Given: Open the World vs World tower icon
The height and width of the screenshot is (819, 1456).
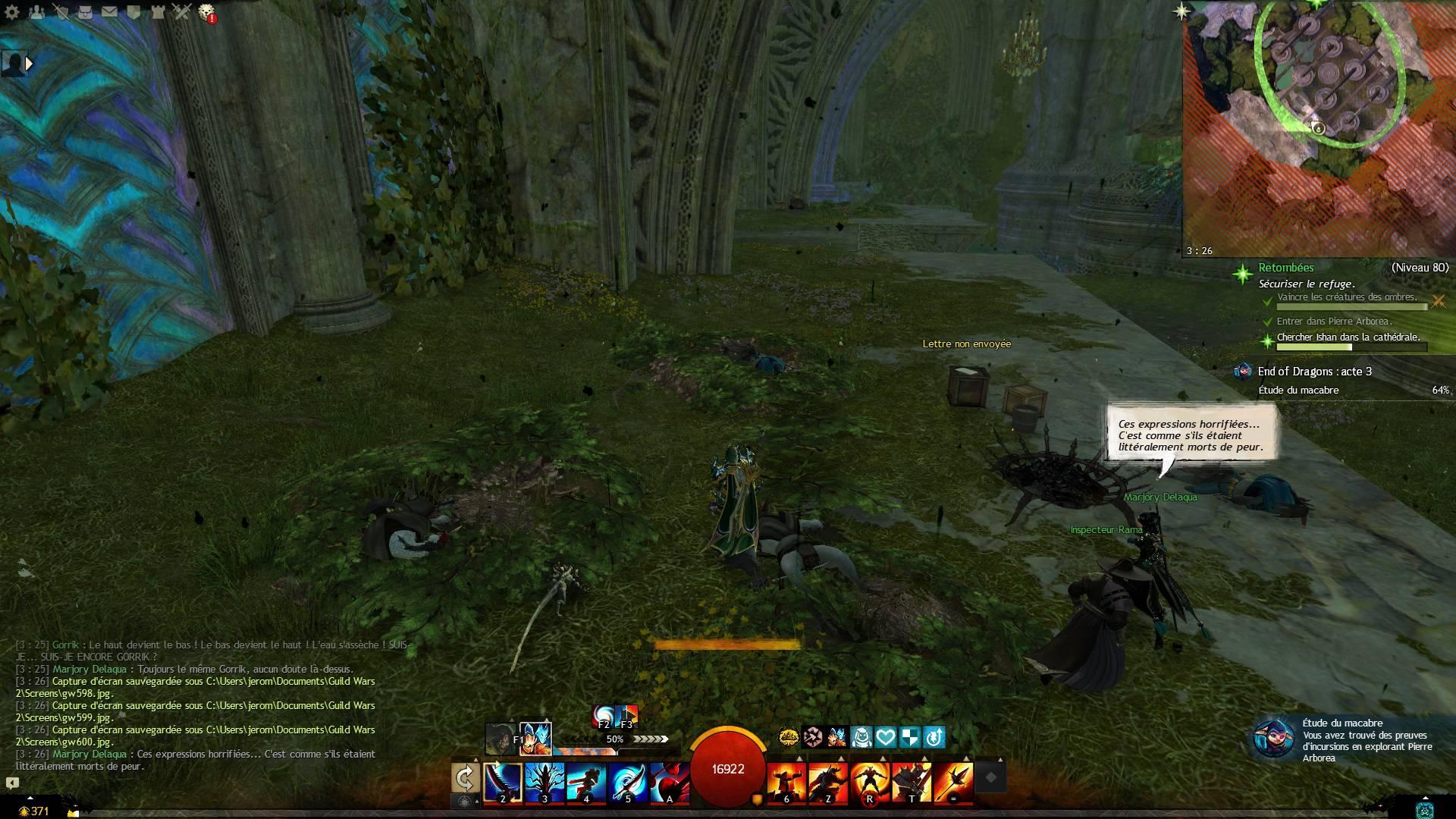Looking at the screenshot, I should pyautogui.click(x=158, y=11).
